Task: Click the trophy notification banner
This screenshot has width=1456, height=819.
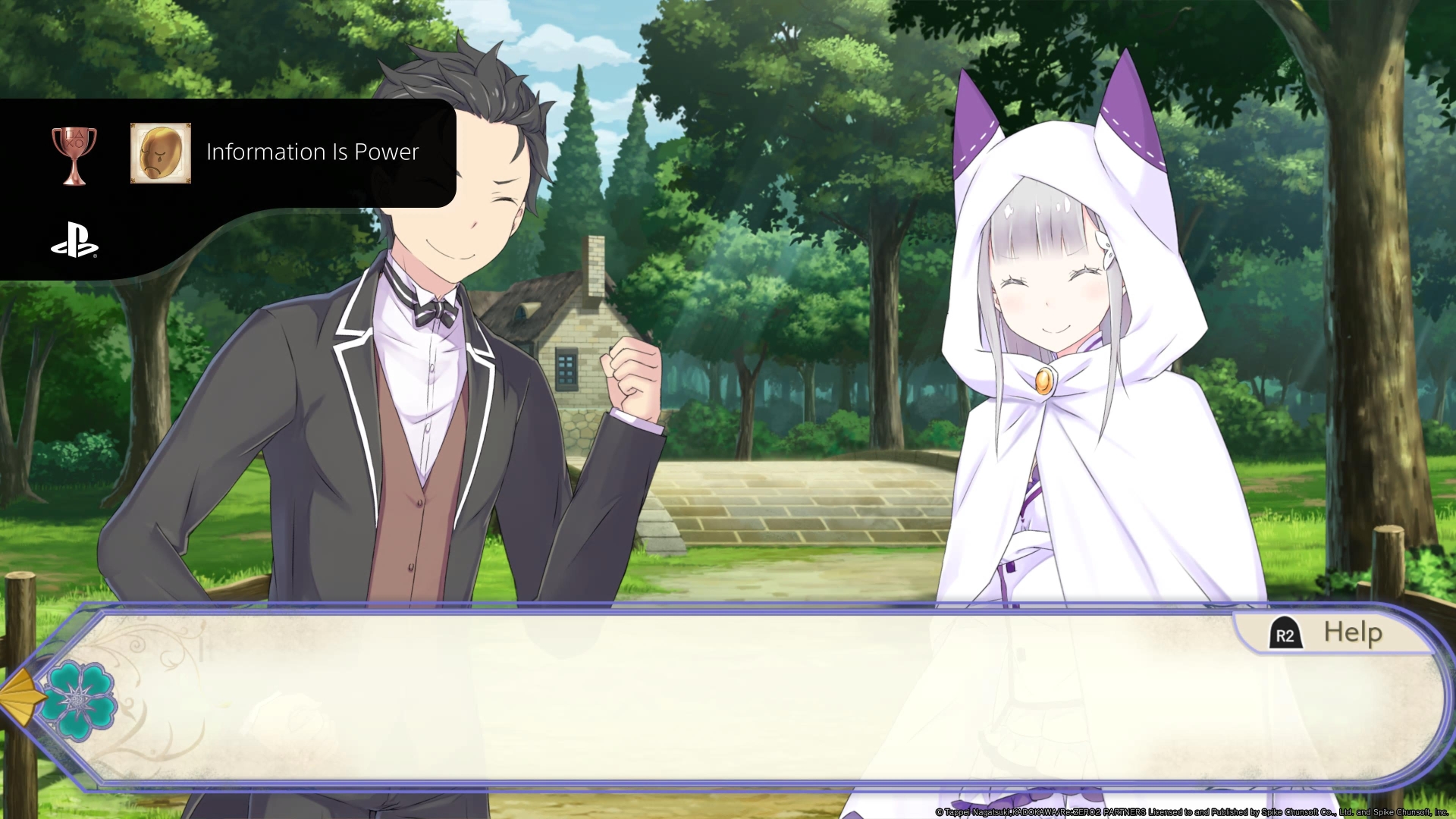Action: point(227,152)
